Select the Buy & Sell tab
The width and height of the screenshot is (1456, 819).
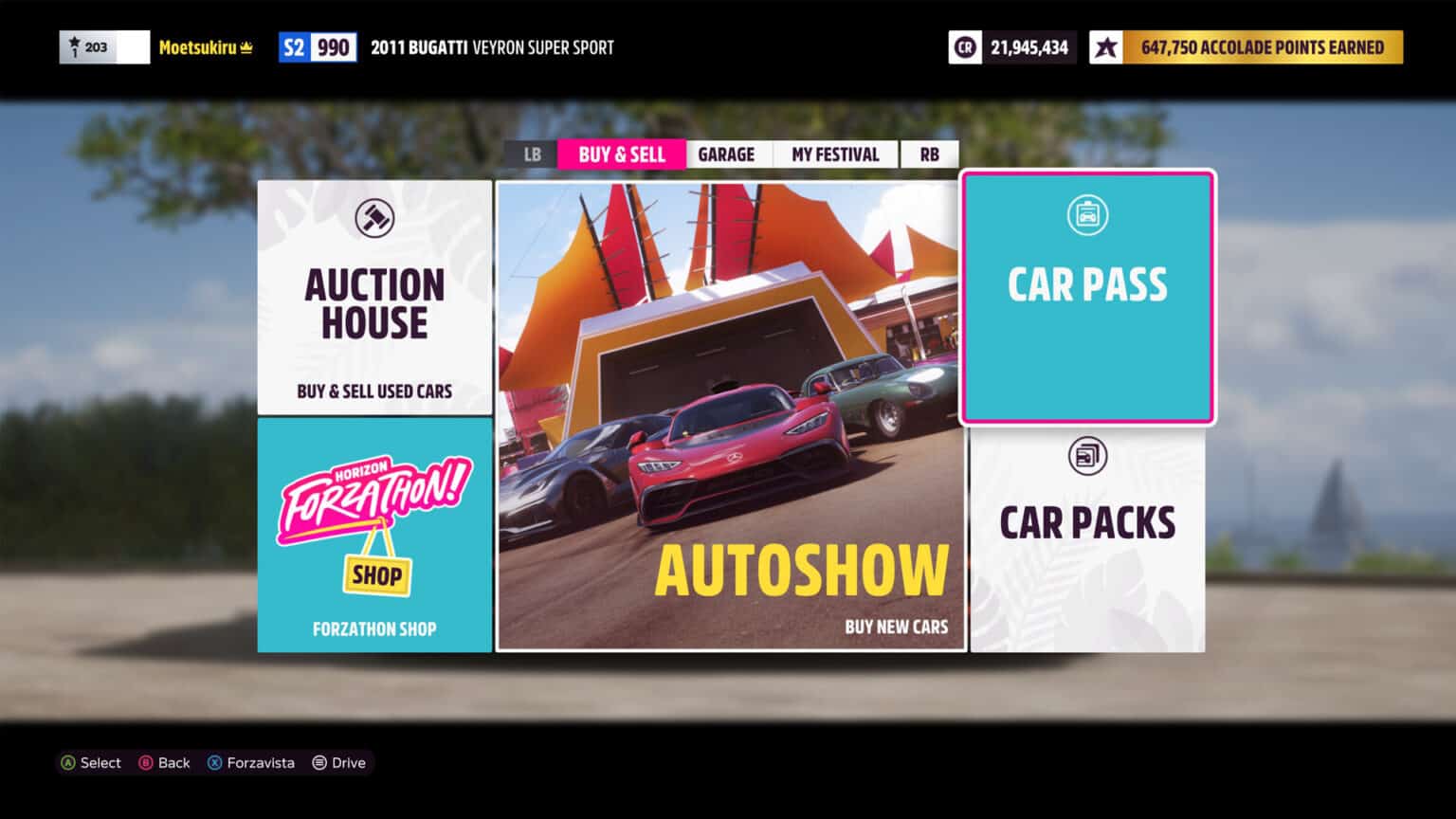pos(622,154)
